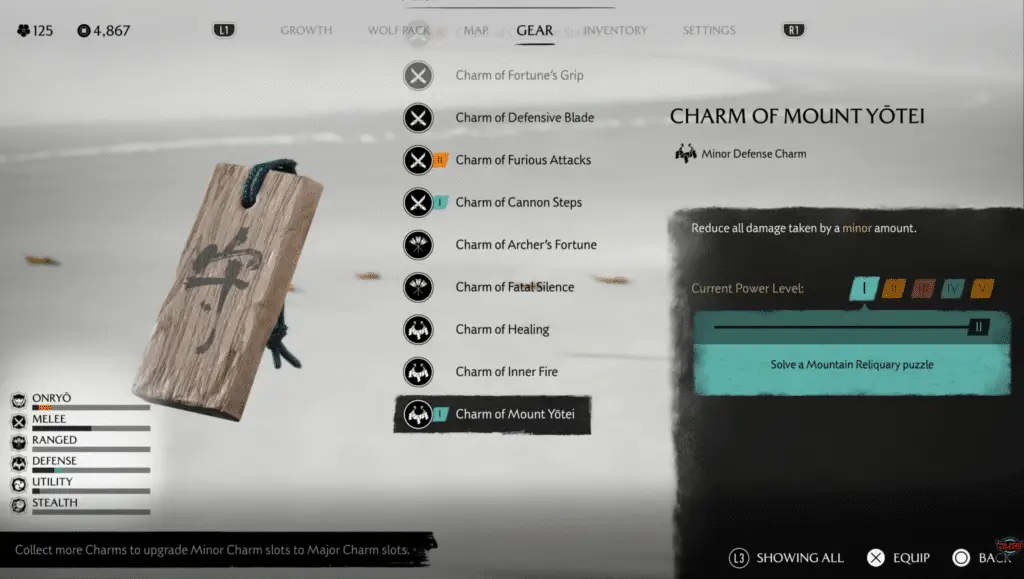The image size is (1024, 579).
Task: Click the Solve a Mountain Reliquary puzzle box
Action: (852, 365)
